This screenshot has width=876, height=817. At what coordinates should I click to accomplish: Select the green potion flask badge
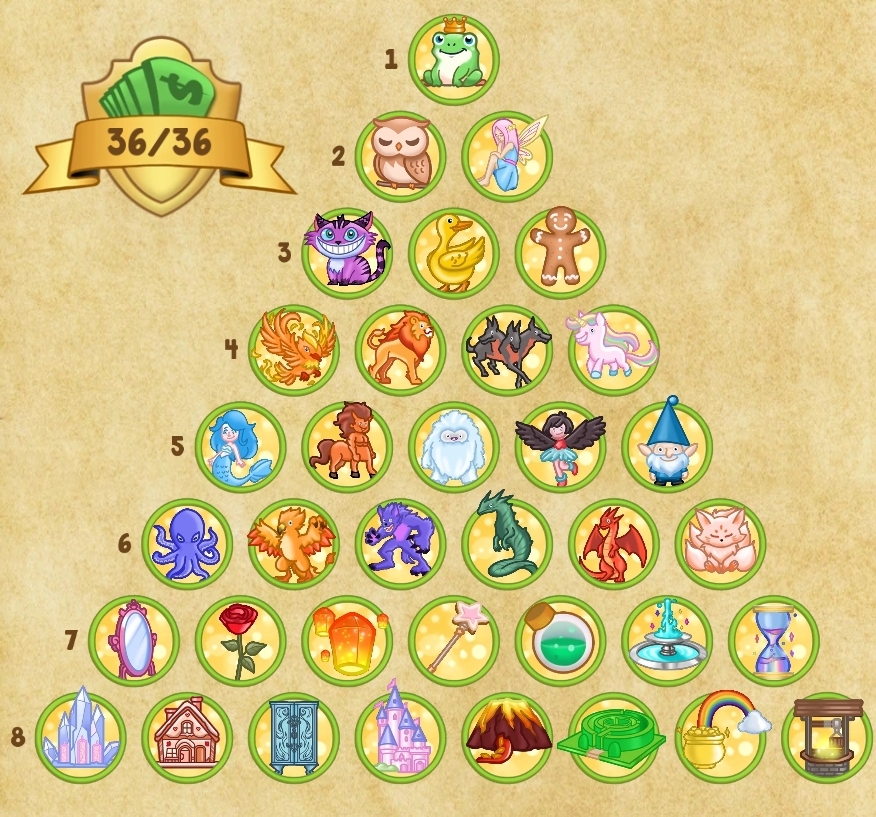pyautogui.click(x=560, y=641)
